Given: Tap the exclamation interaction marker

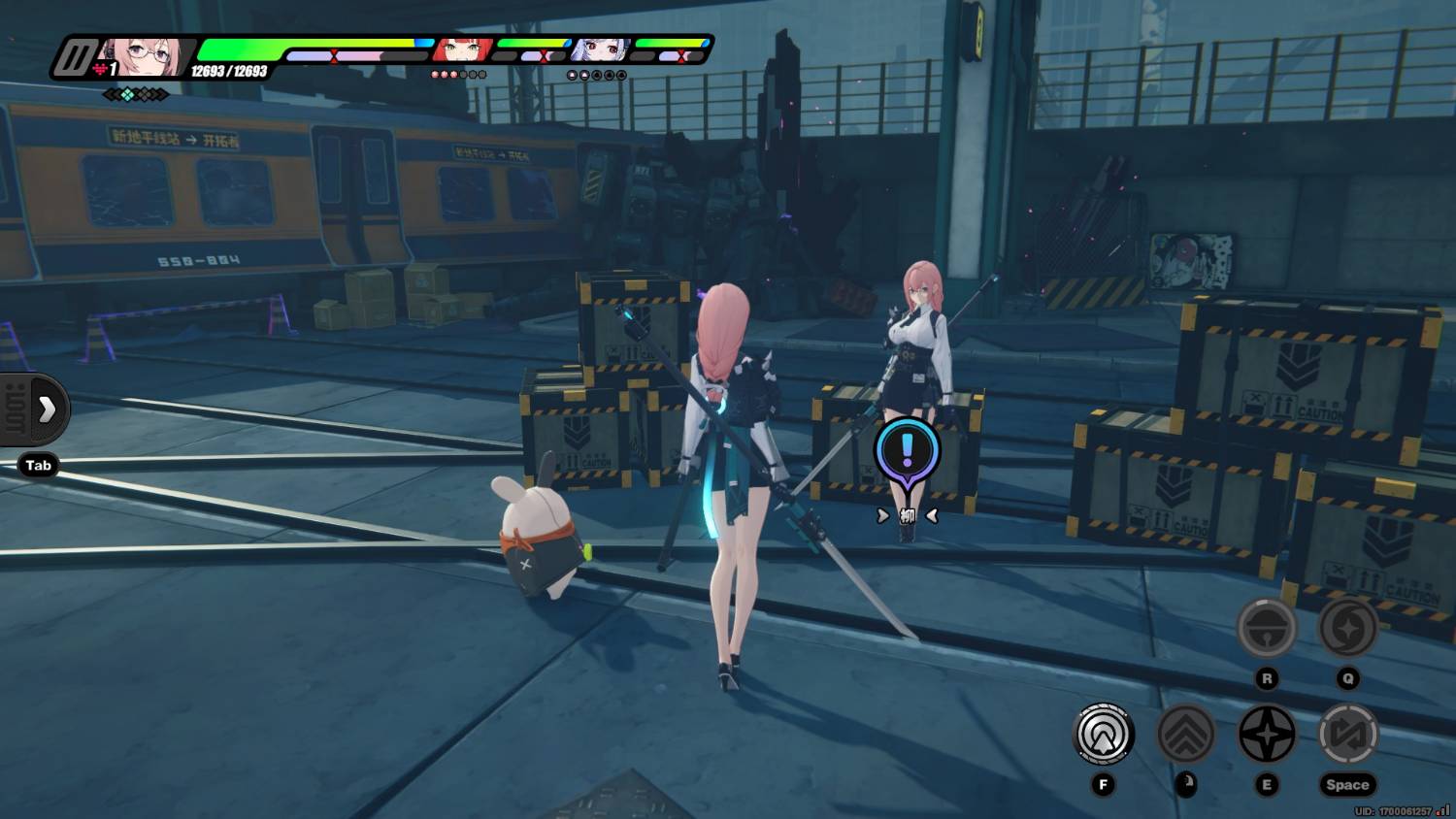Looking at the screenshot, I should click(907, 450).
